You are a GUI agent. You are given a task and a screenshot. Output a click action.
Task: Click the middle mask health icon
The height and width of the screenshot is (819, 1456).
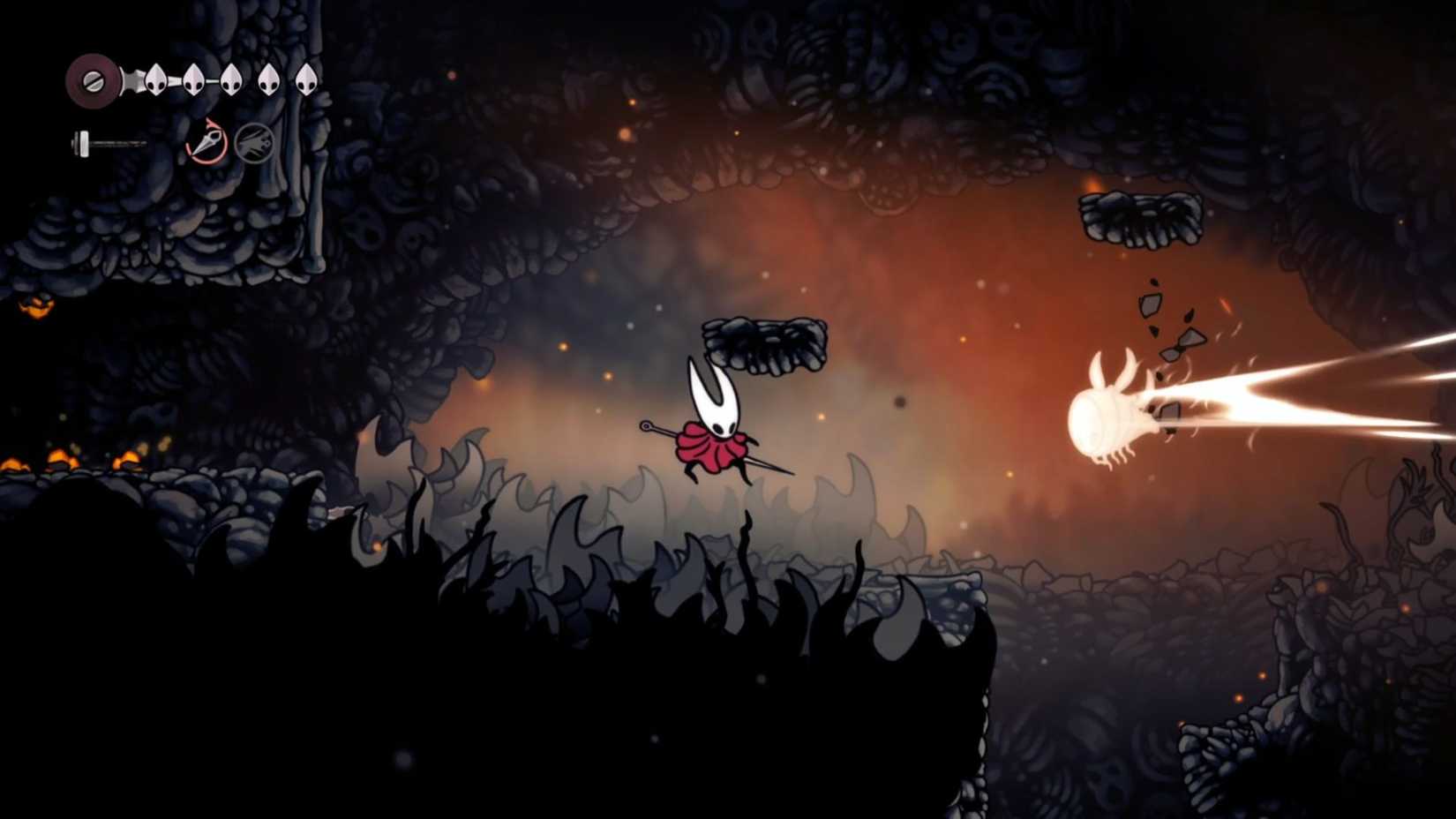click(232, 79)
